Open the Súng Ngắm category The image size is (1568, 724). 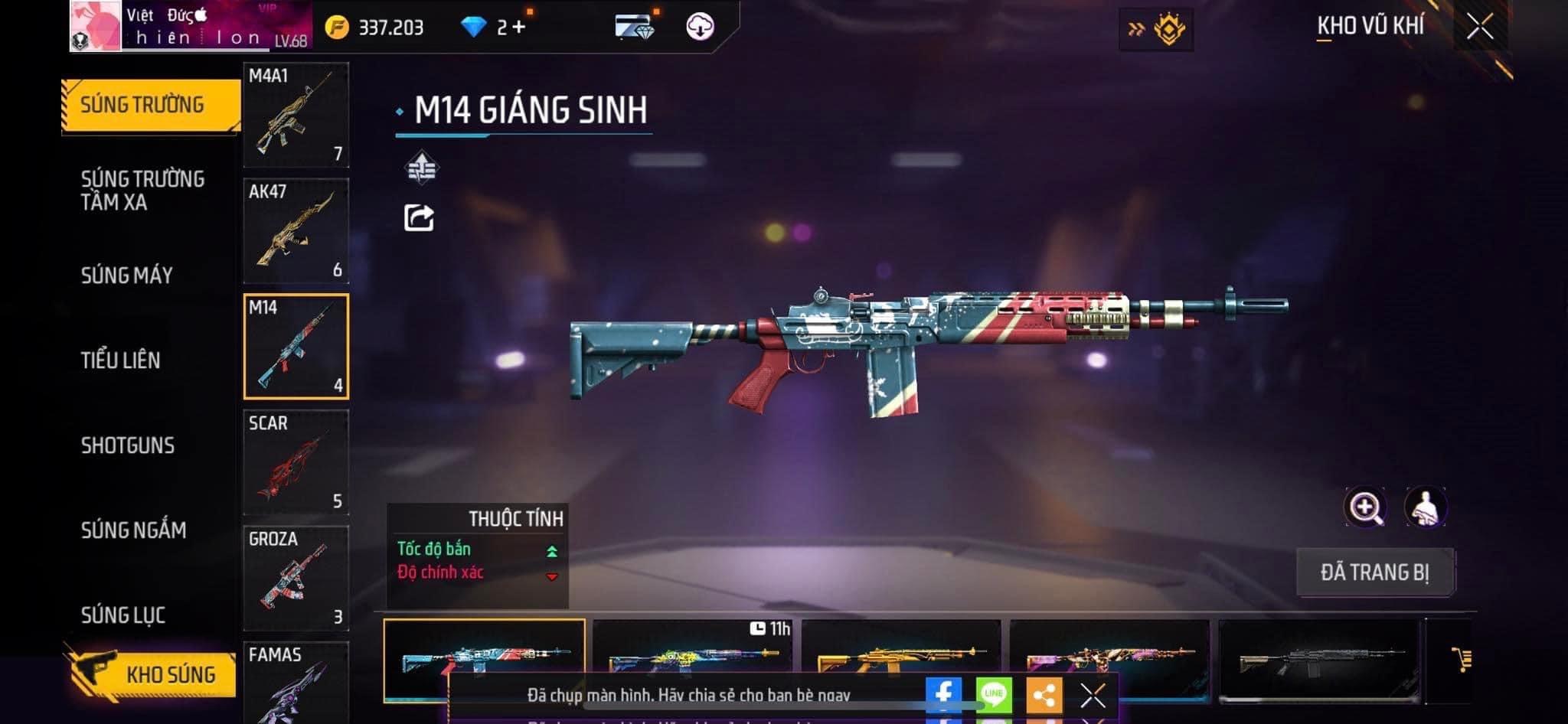(x=133, y=530)
